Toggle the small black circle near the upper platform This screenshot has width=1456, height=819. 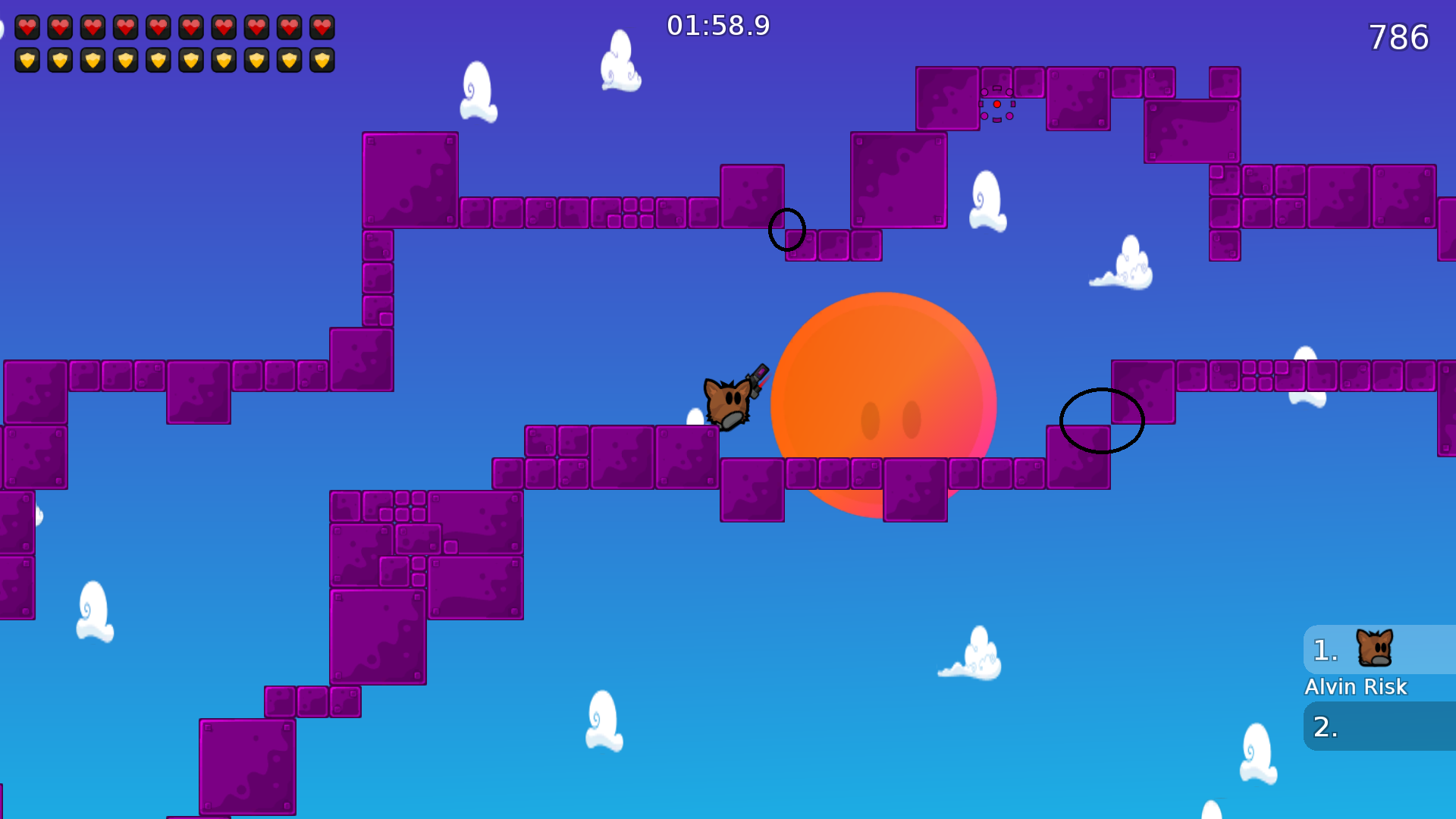coord(786,230)
